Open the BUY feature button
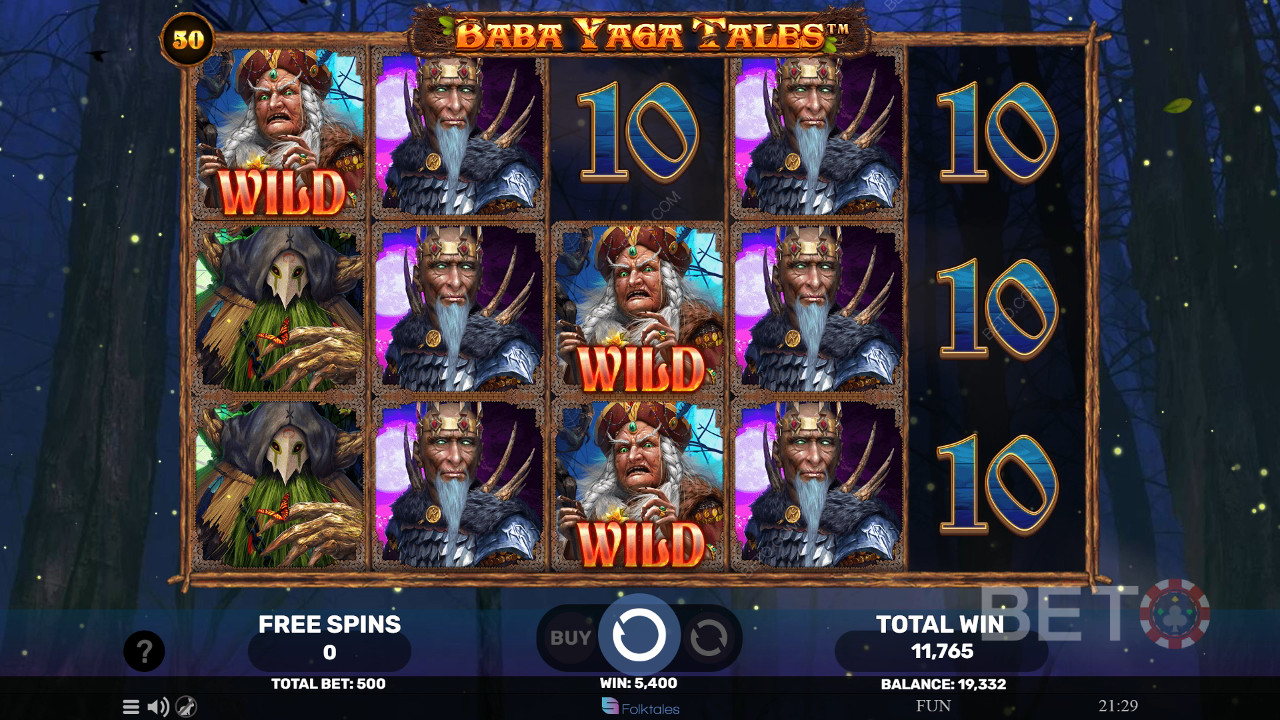 pyautogui.click(x=571, y=637)
